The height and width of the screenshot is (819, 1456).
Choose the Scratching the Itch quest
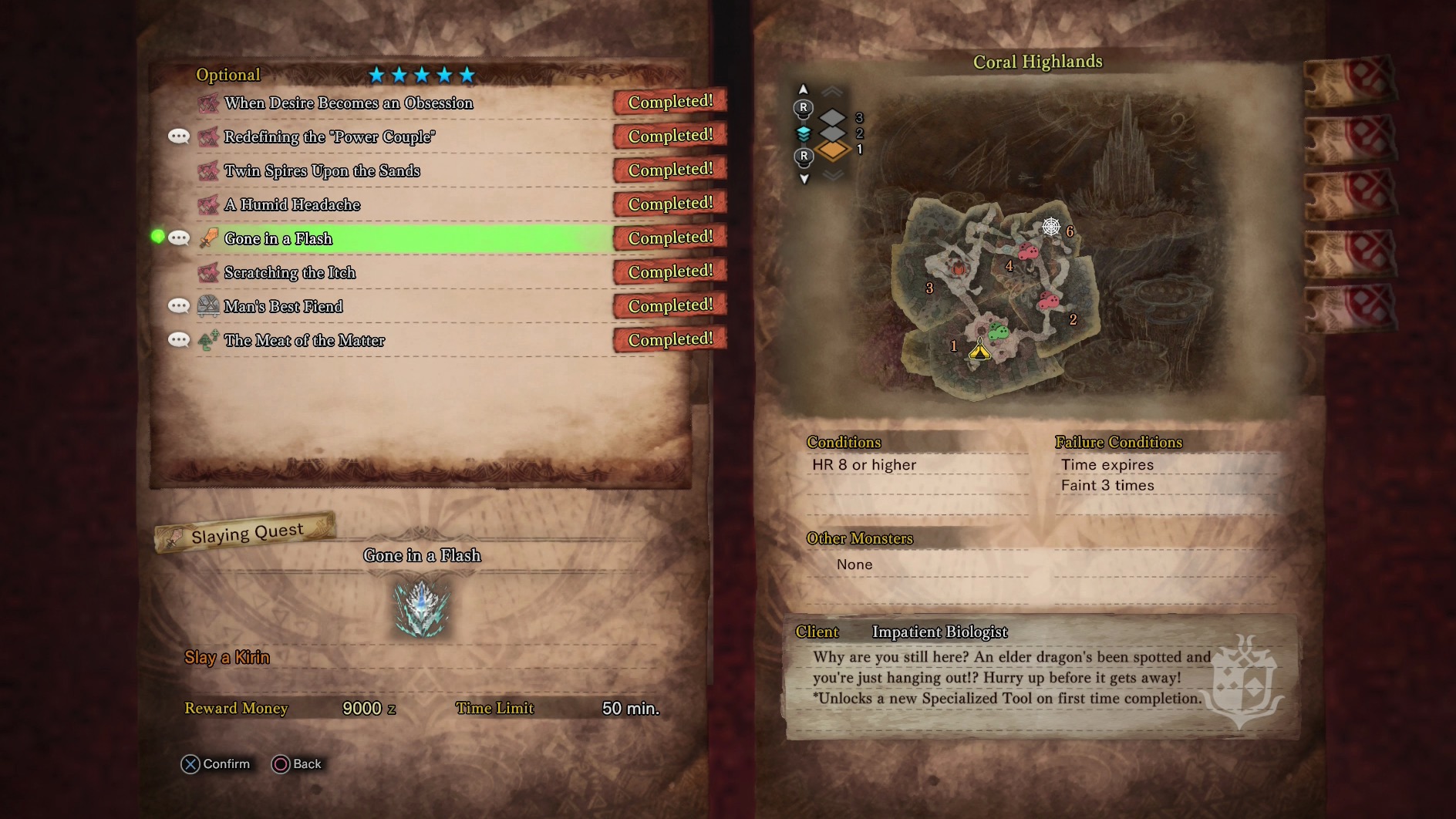[289, 273]
